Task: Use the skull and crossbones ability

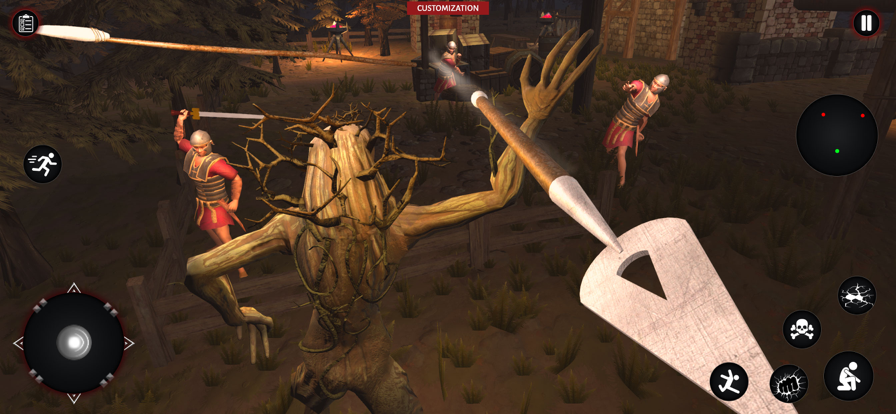Action: [x=801, y=328]
